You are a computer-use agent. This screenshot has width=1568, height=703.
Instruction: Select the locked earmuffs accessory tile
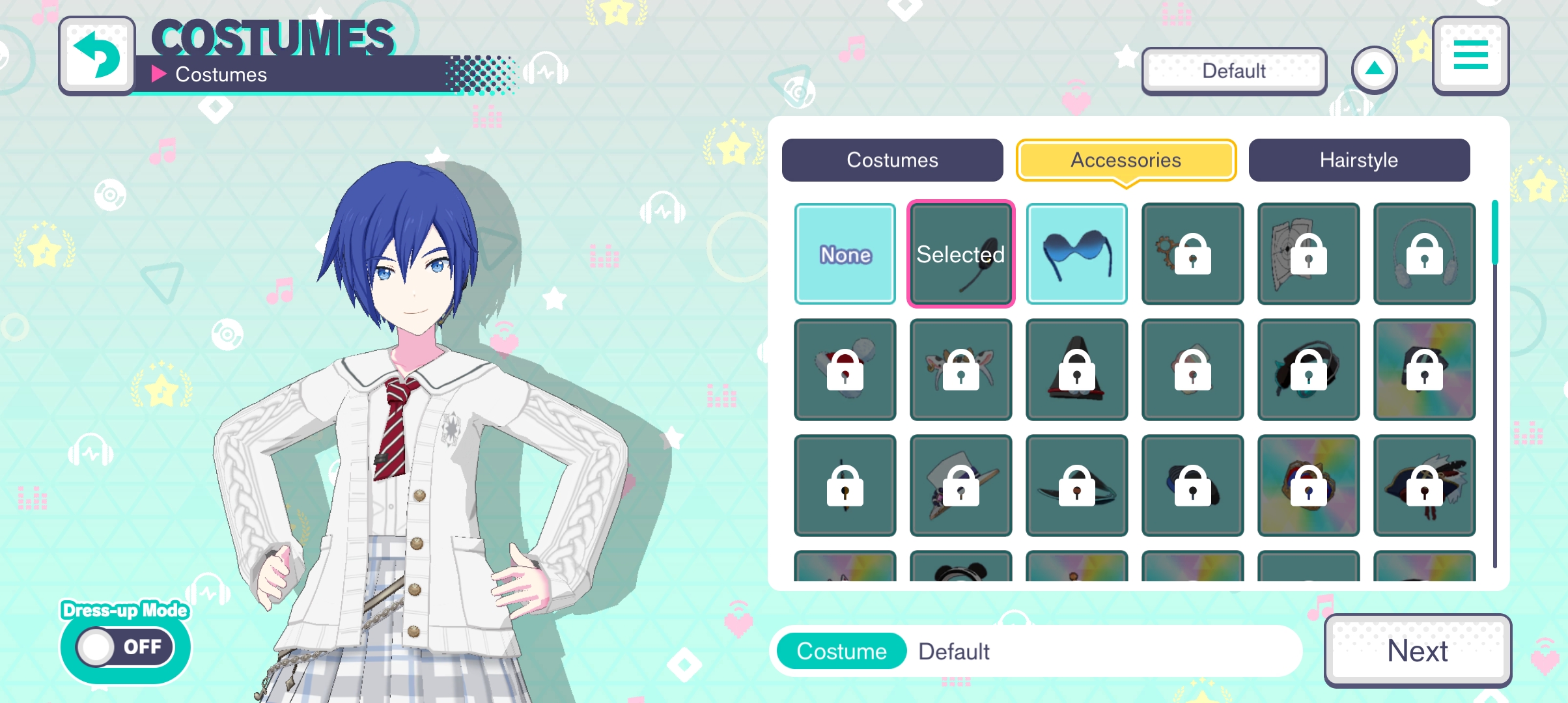click(1424, 254)
